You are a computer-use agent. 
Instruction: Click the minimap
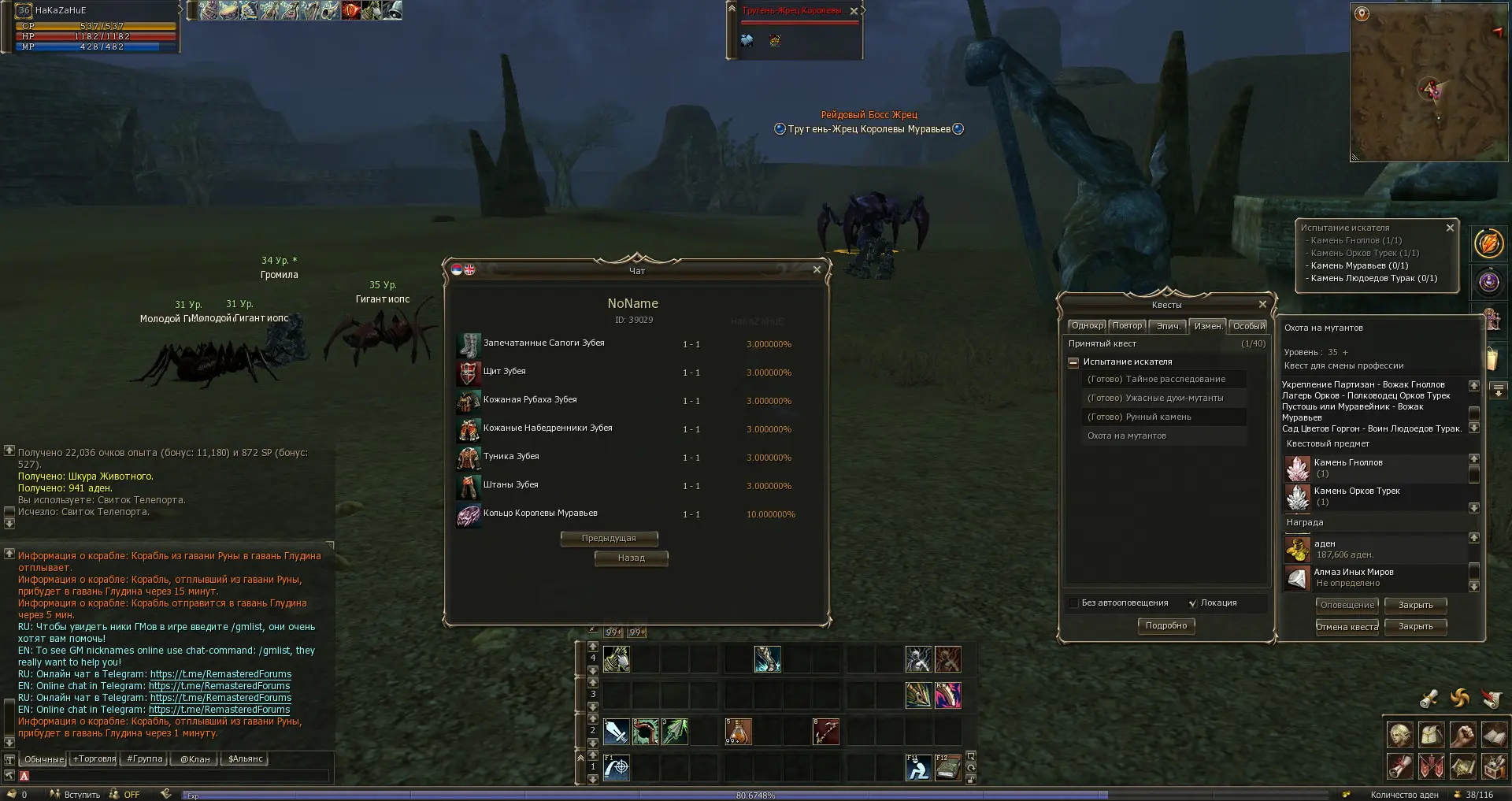tap(1429, 83)
